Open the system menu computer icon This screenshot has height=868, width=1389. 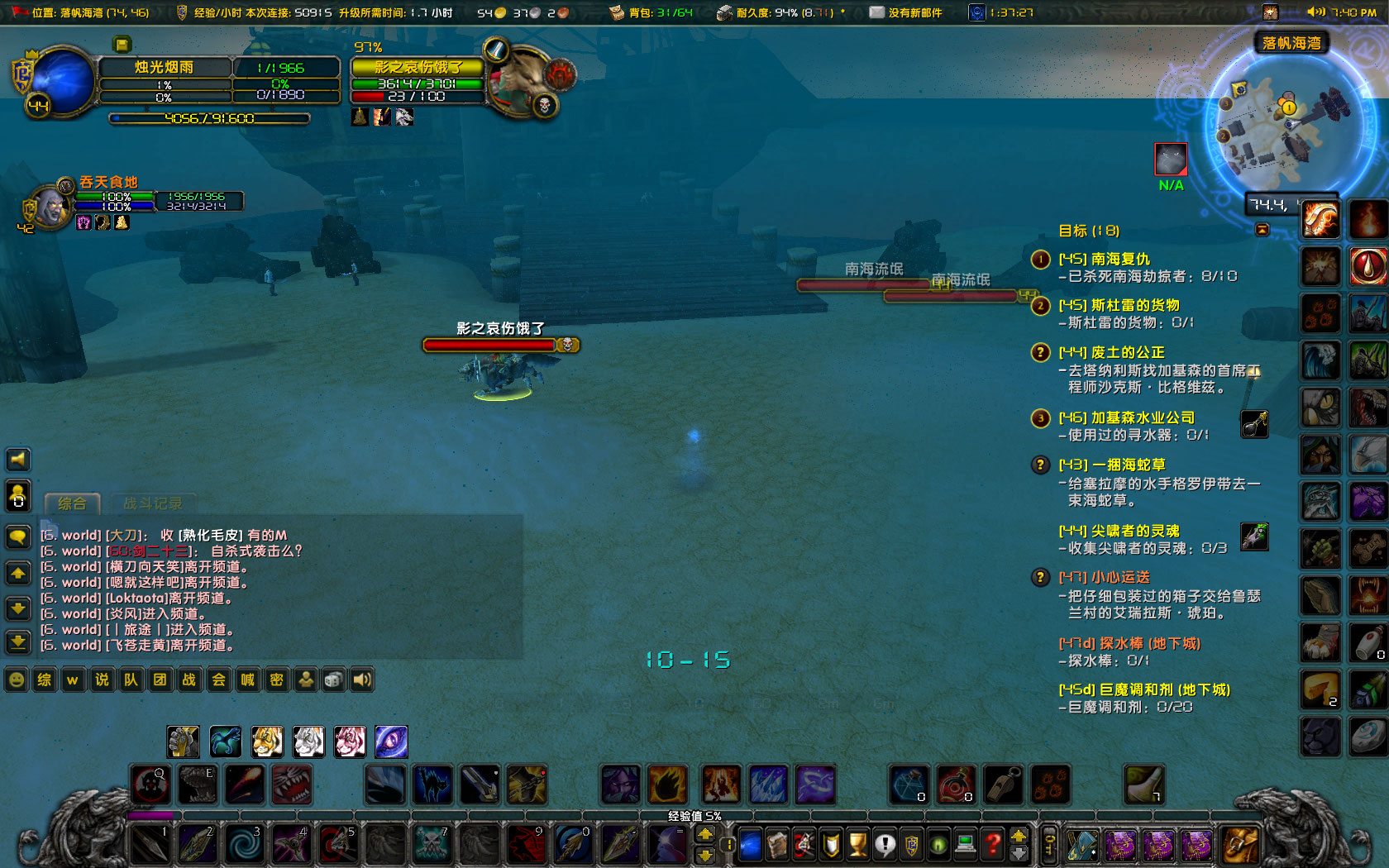click(x=964, y=845)
